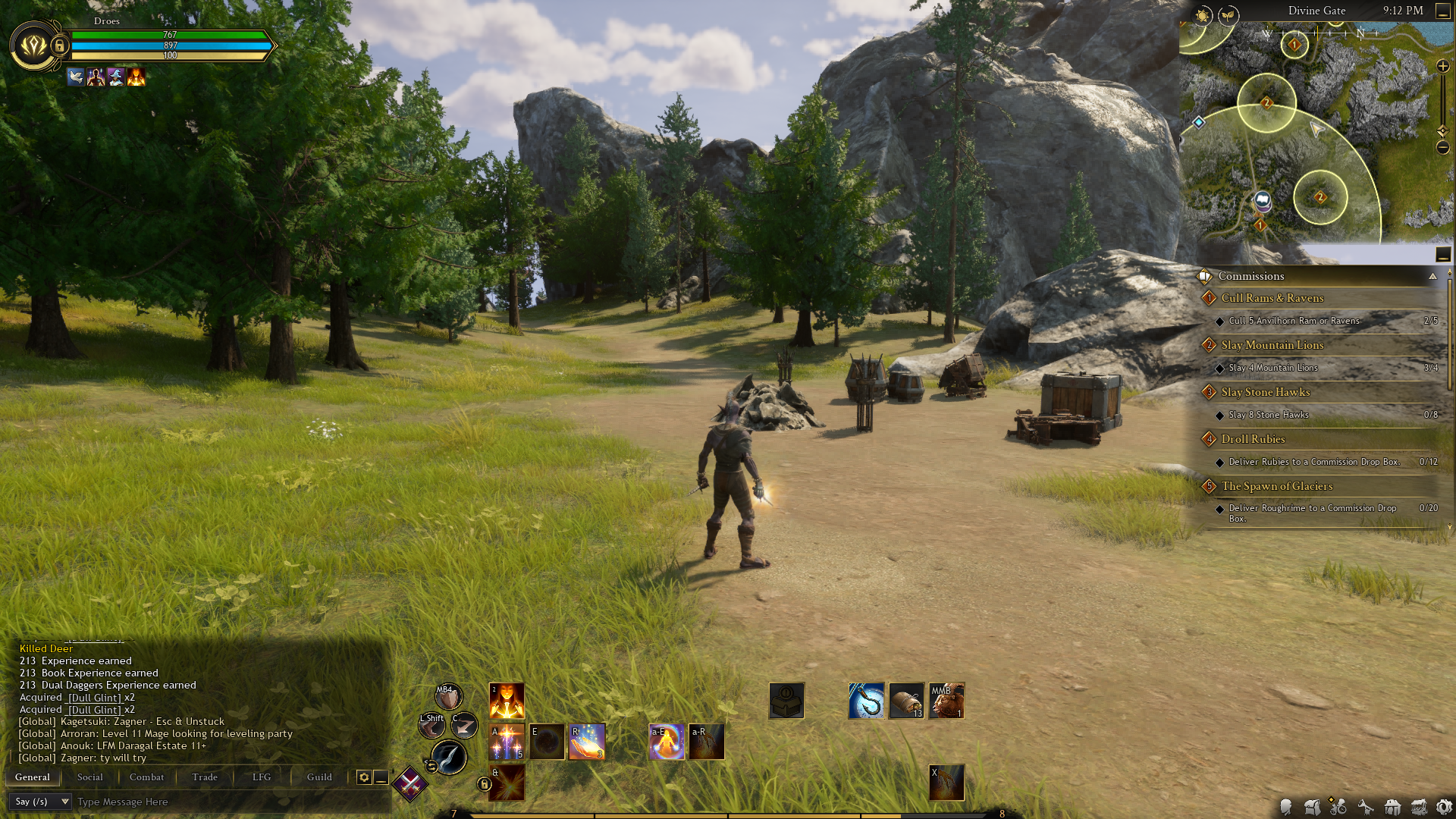Screen dimensions: 1456x819
Task: Open the character silhouette menu icon
Action: (1285, 807)
